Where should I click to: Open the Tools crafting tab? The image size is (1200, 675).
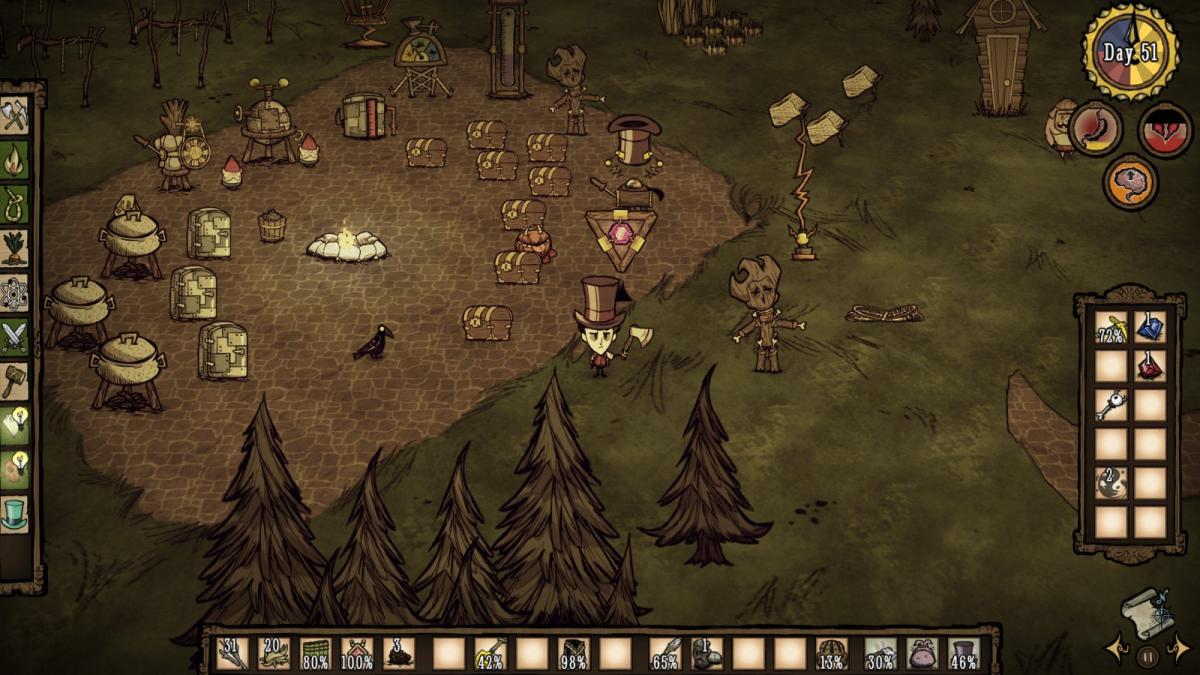(x=15, y=115)
